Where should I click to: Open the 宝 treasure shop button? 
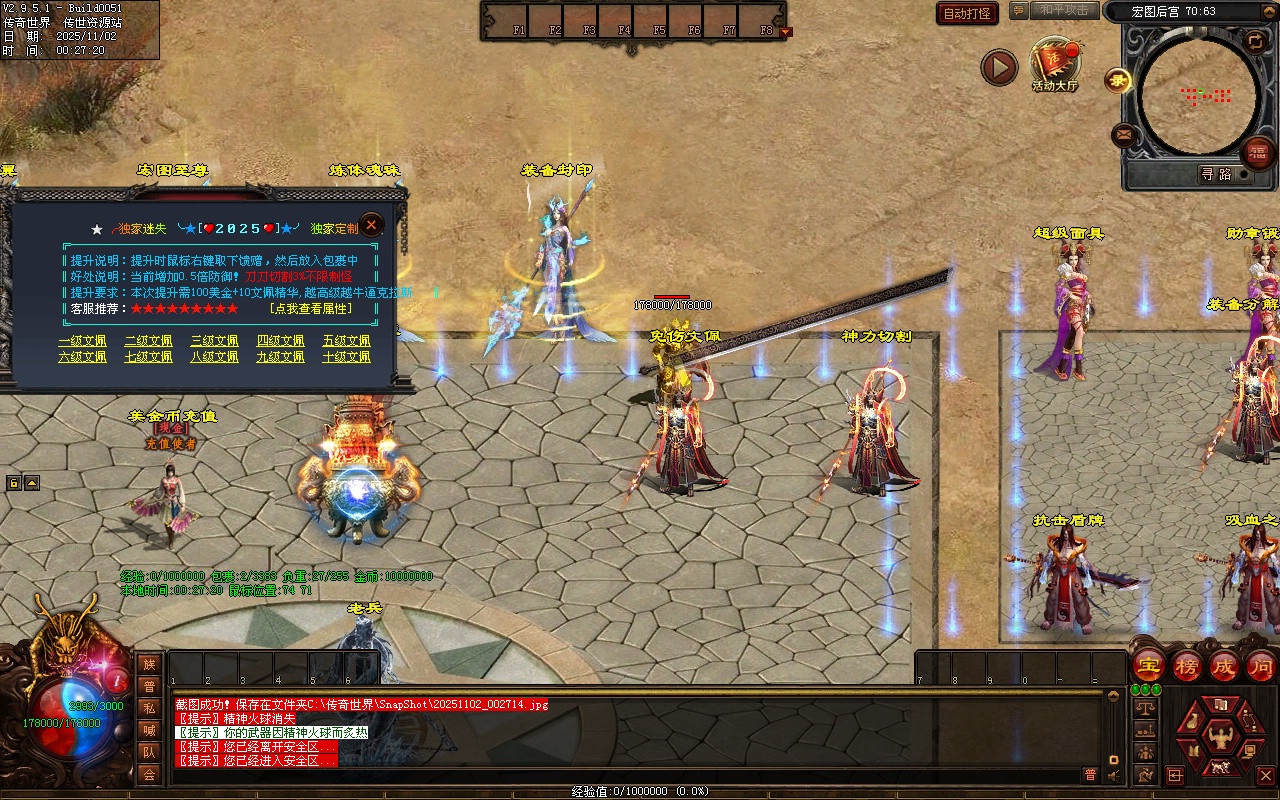click(x=1148, y=665)
